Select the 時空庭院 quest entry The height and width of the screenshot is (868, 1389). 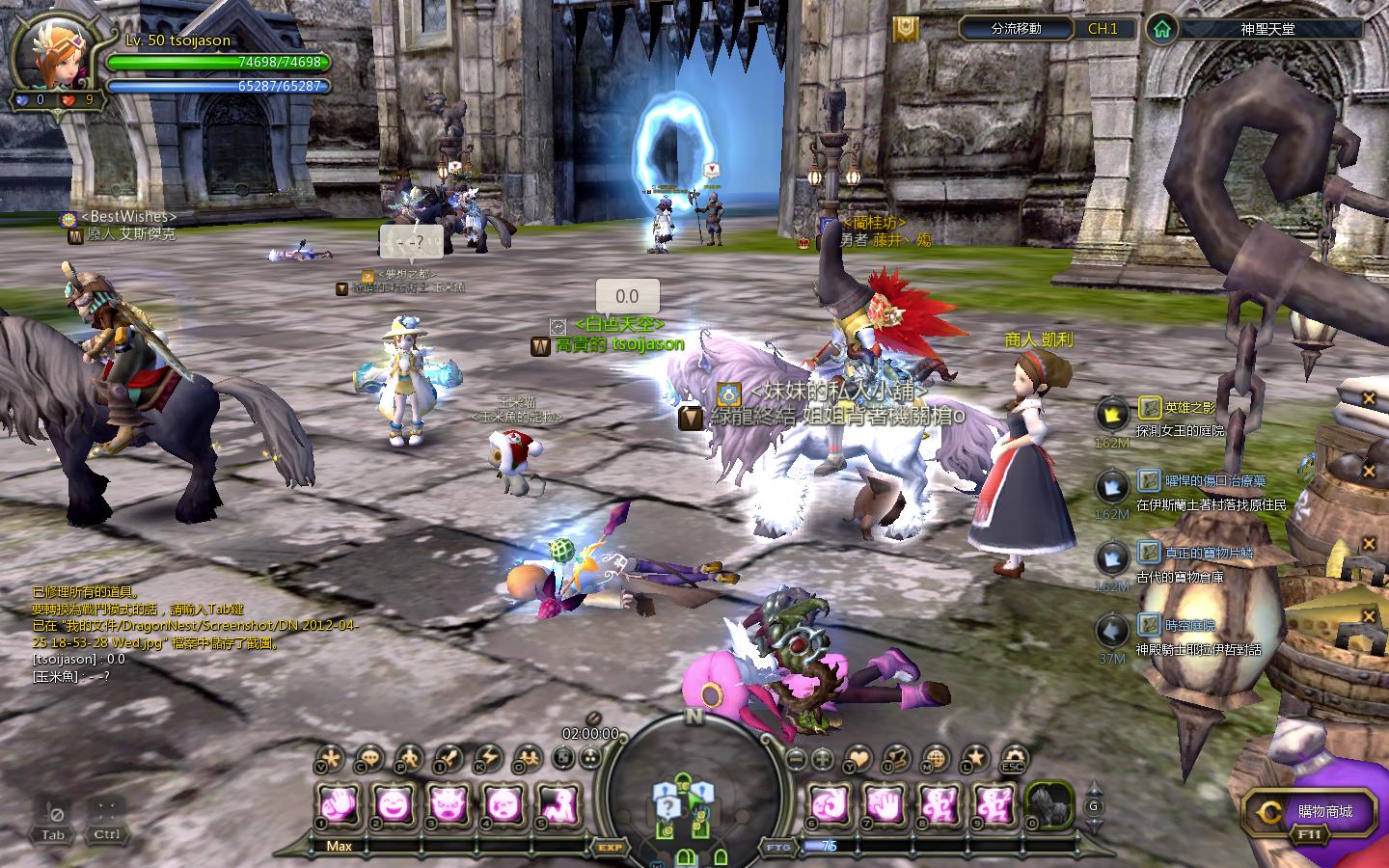(x=1189, y=624)
